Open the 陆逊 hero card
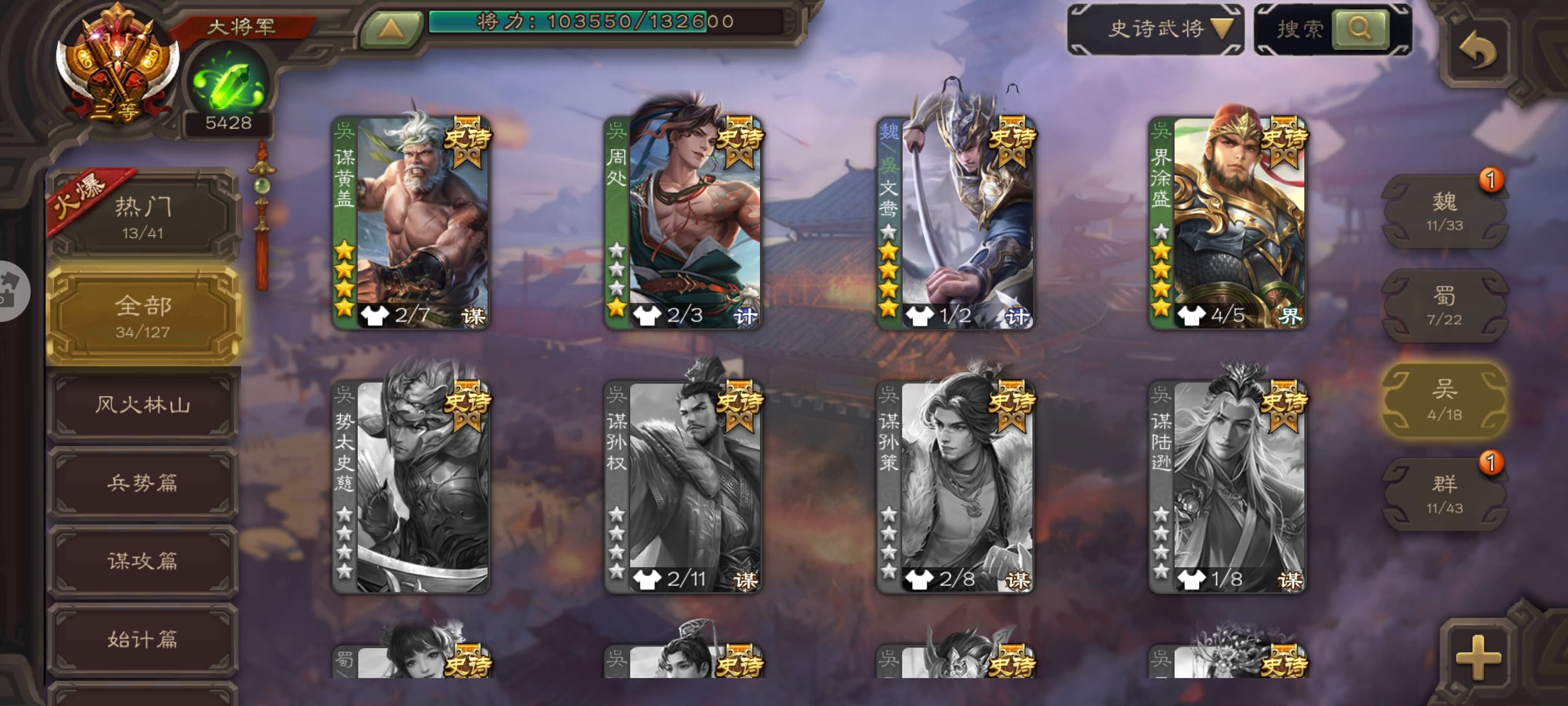This screenshot has width=1568, height=706. pos(1226,487)
